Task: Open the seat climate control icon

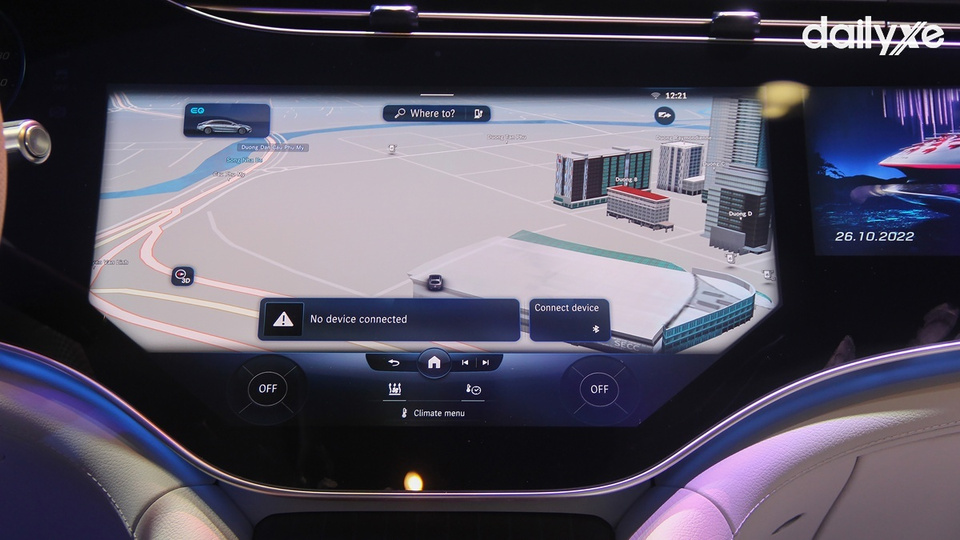Action: click(395, 390)
